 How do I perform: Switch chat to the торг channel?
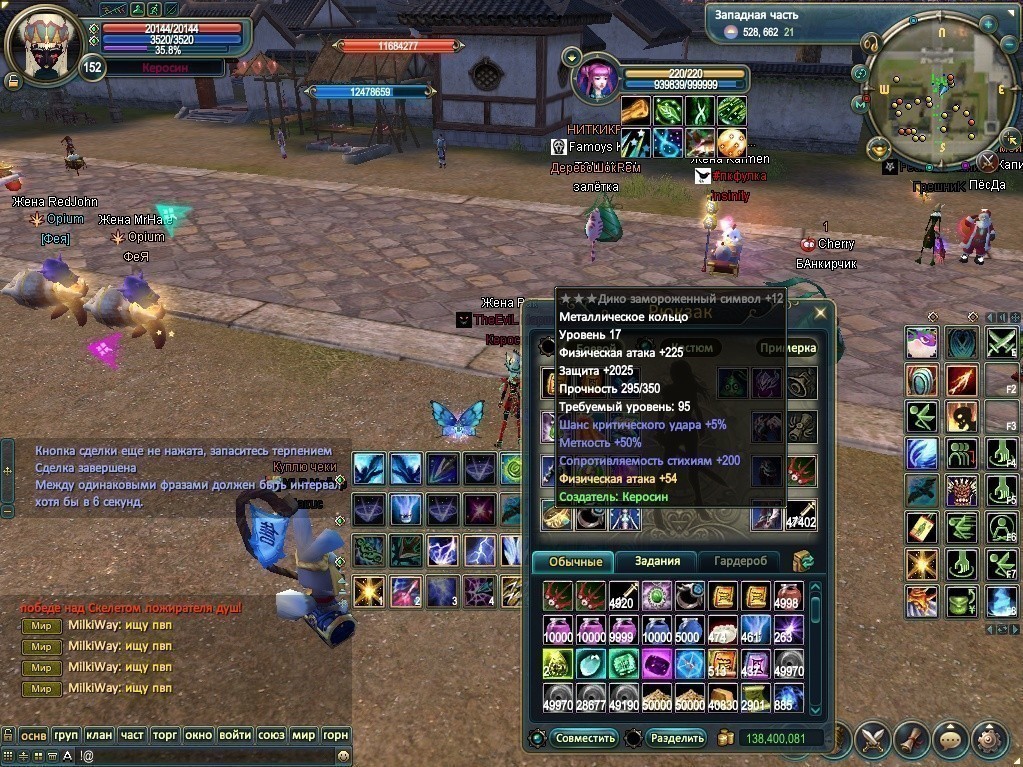(x=165, y=734)
